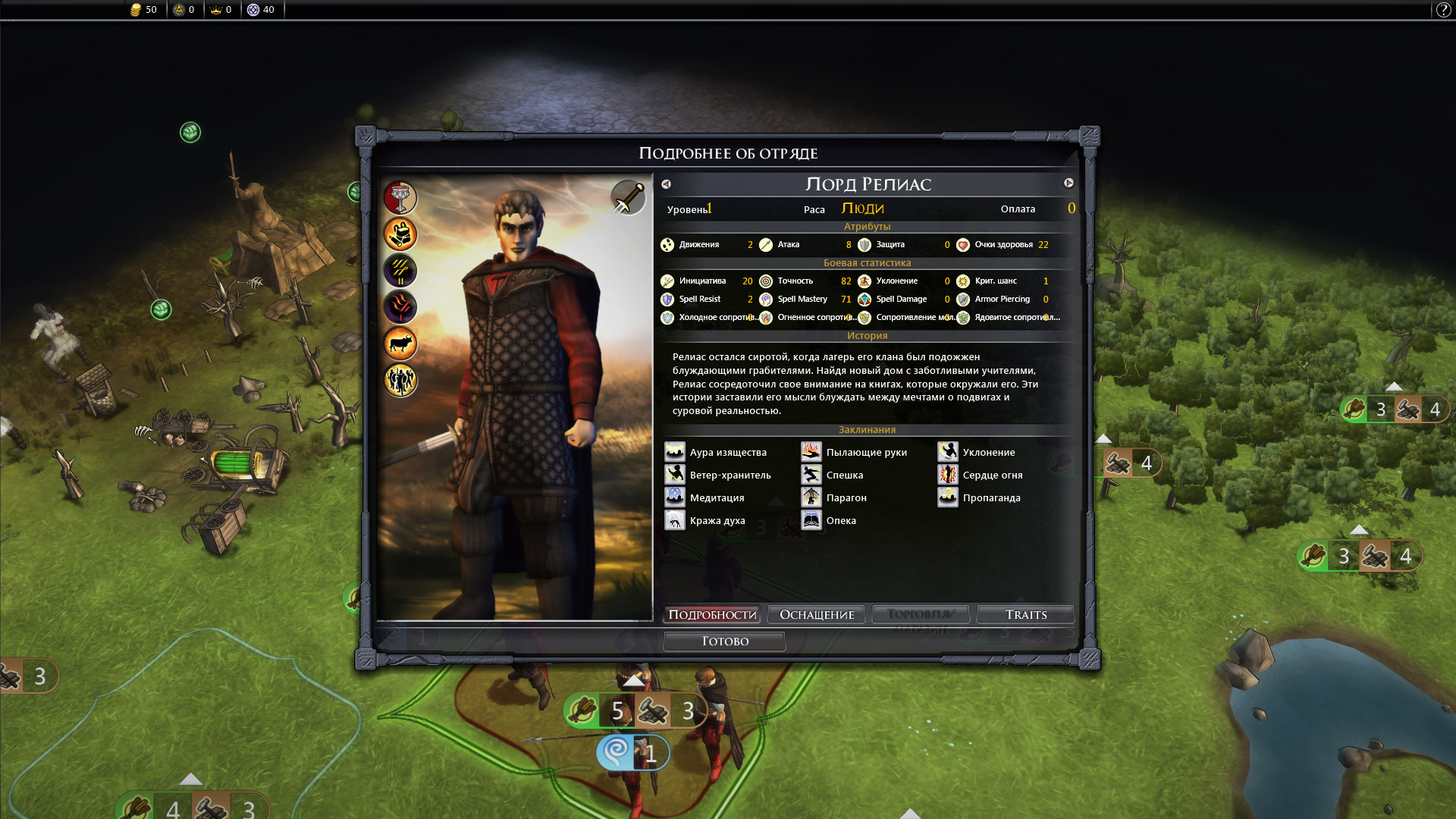
Task: Go to the previous unit arrow
Action: click(x=666, y=184)
